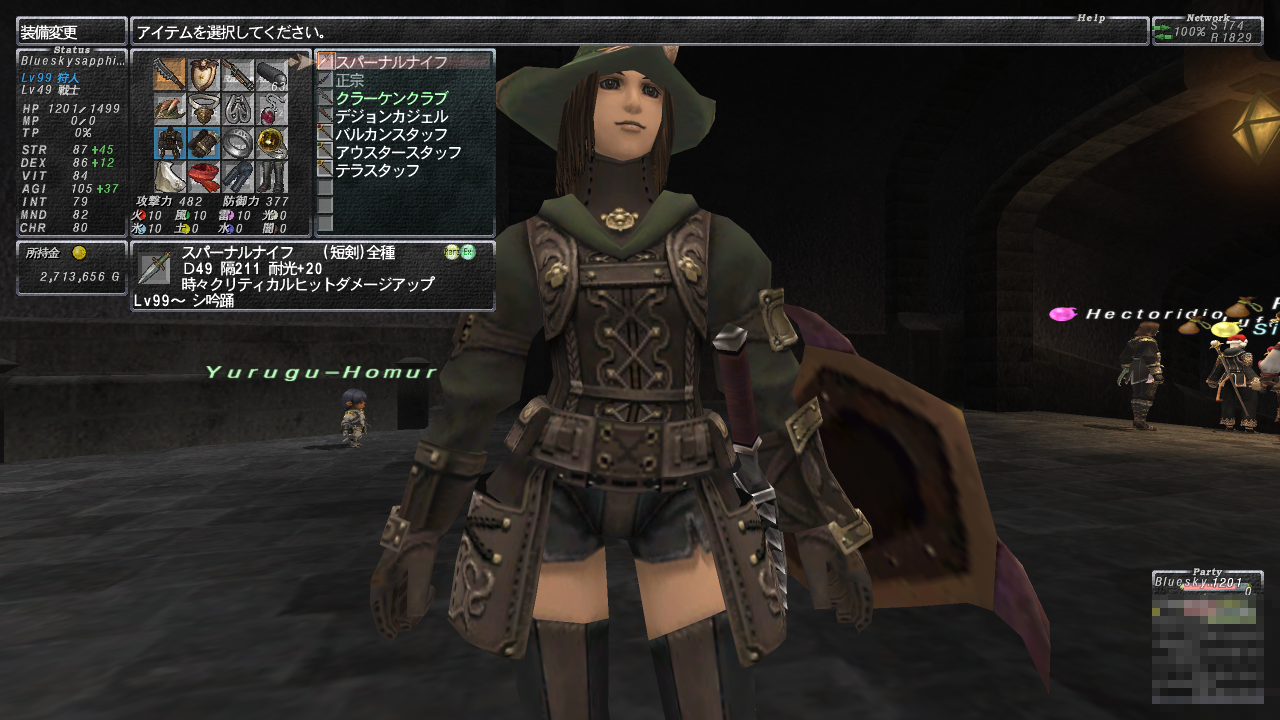The image size is (1280, 720).
Task: Click the shield equipment slot
Action: click(x=204, y=75)
